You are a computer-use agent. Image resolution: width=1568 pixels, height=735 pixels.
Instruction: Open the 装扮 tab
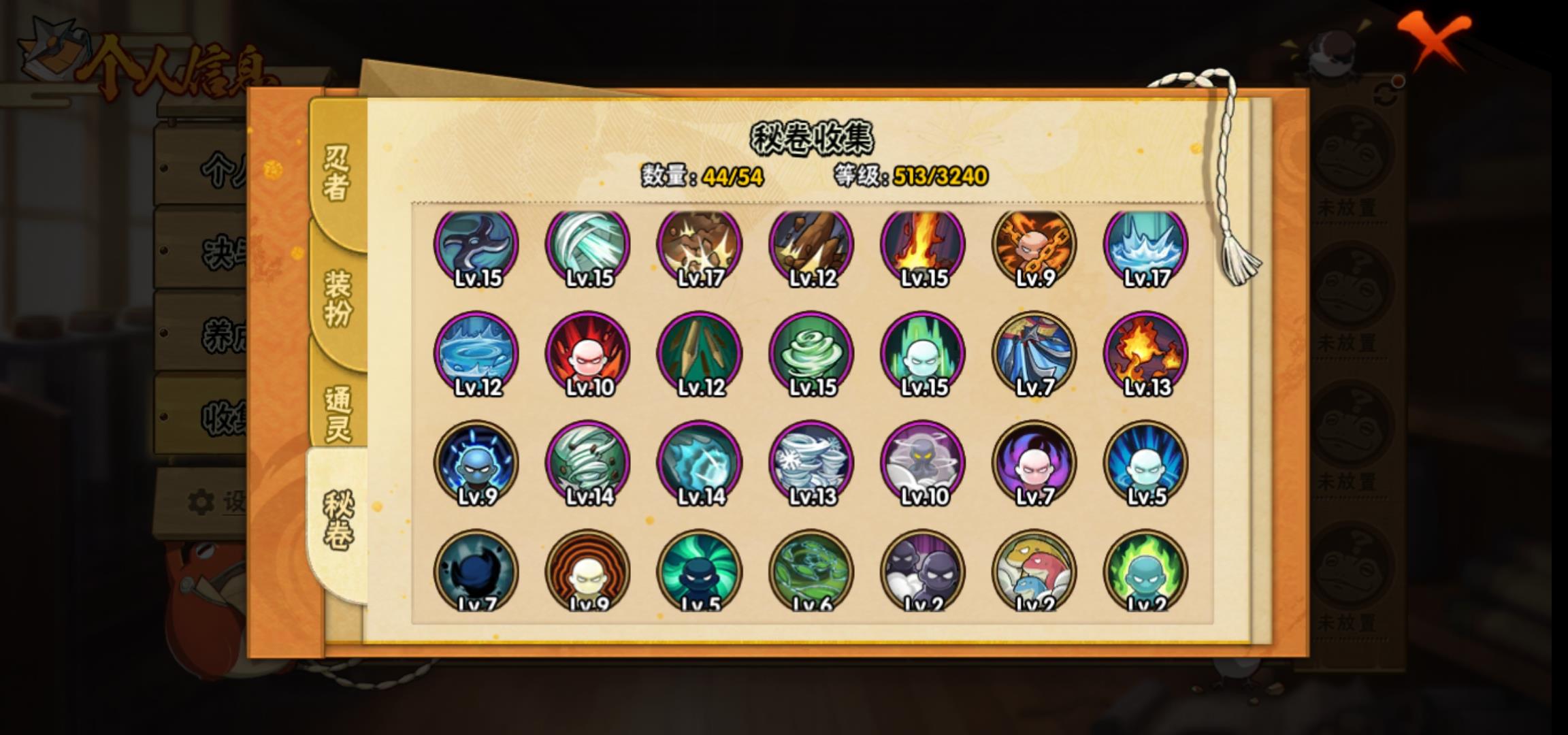[x=337, y=298]
